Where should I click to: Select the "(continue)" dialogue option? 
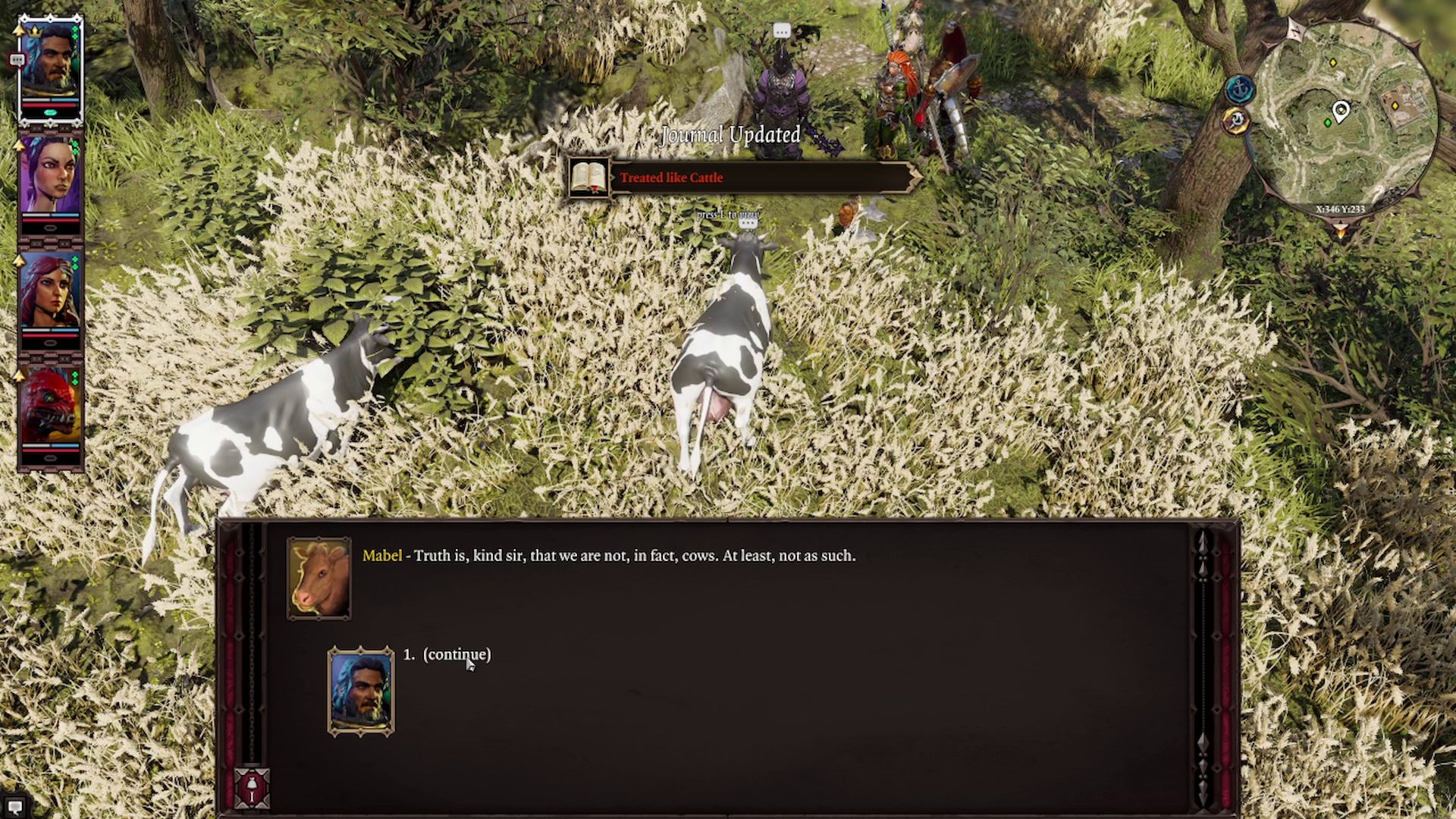pos(457,653)
